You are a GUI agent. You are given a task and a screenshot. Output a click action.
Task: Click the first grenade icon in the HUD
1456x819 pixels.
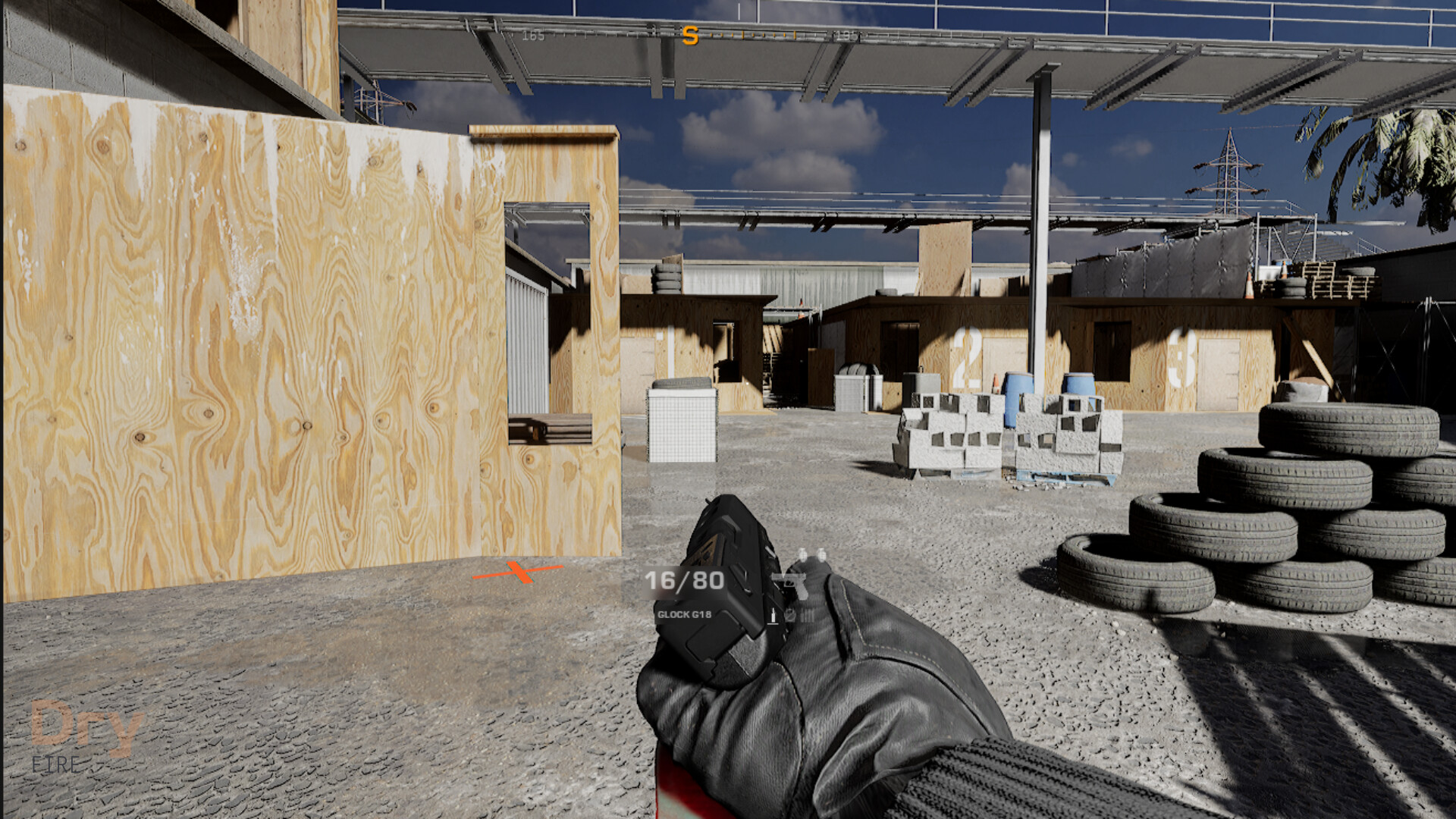(x=803, y=555)
